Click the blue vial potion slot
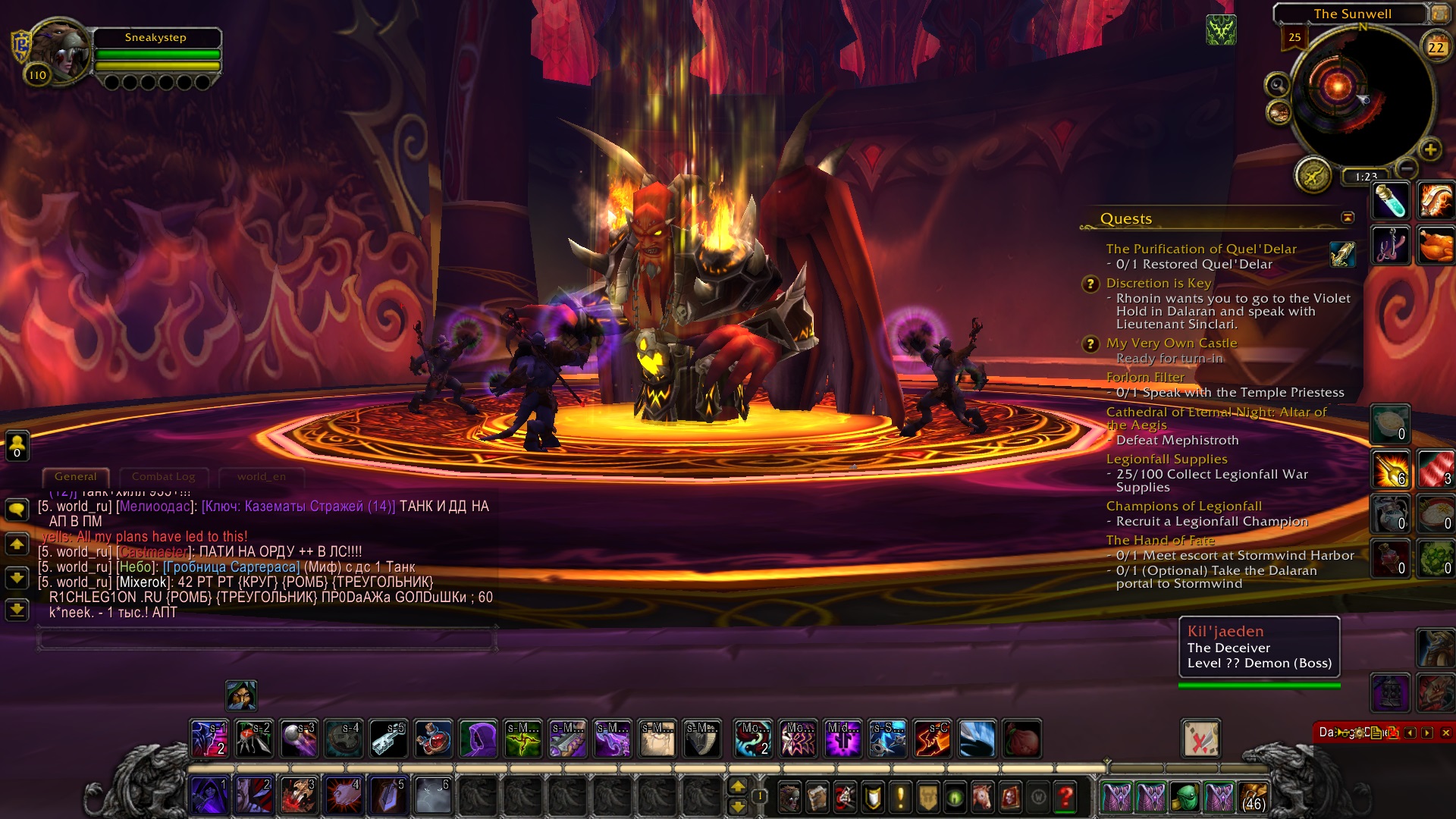Viewport: 1456px width, 819px height. (1390, 202)
